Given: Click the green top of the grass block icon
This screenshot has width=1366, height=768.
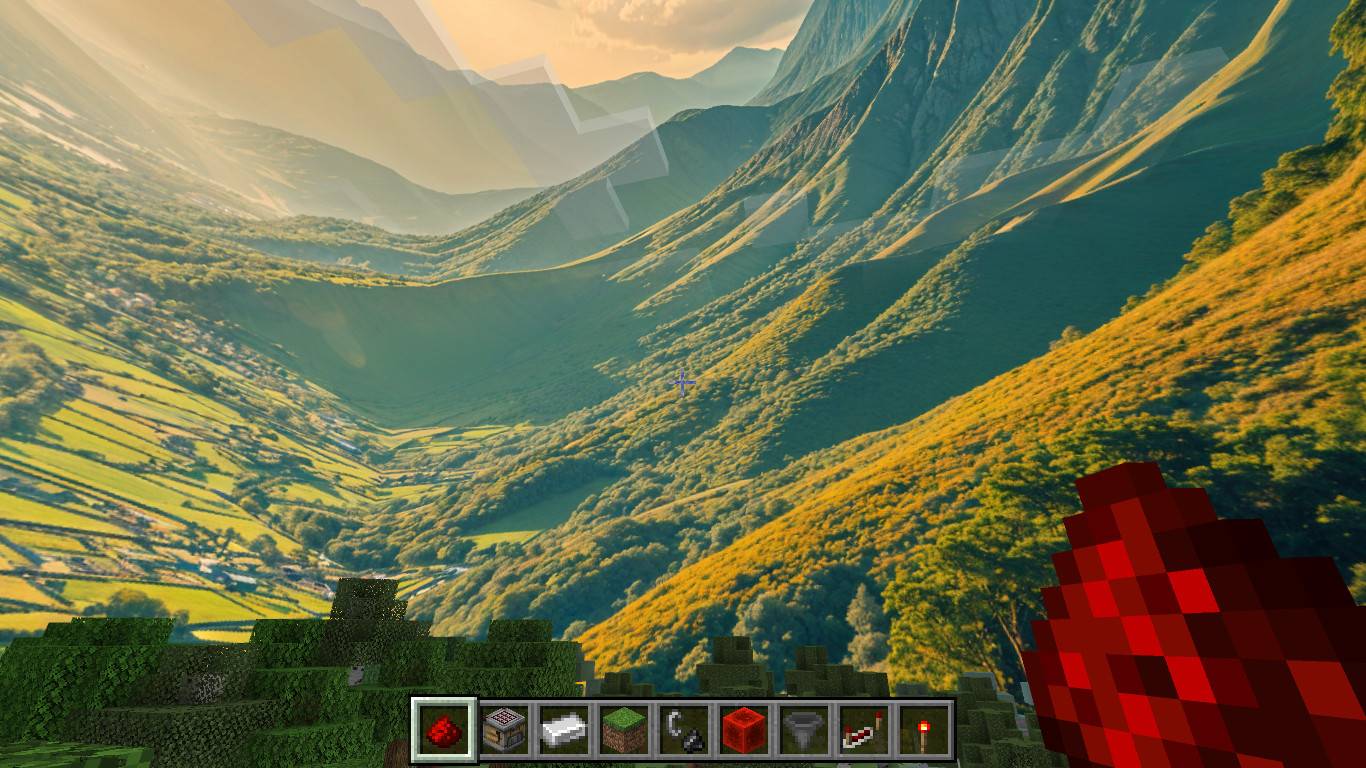Looking at the screenshot, I should (x=623, y=716).
